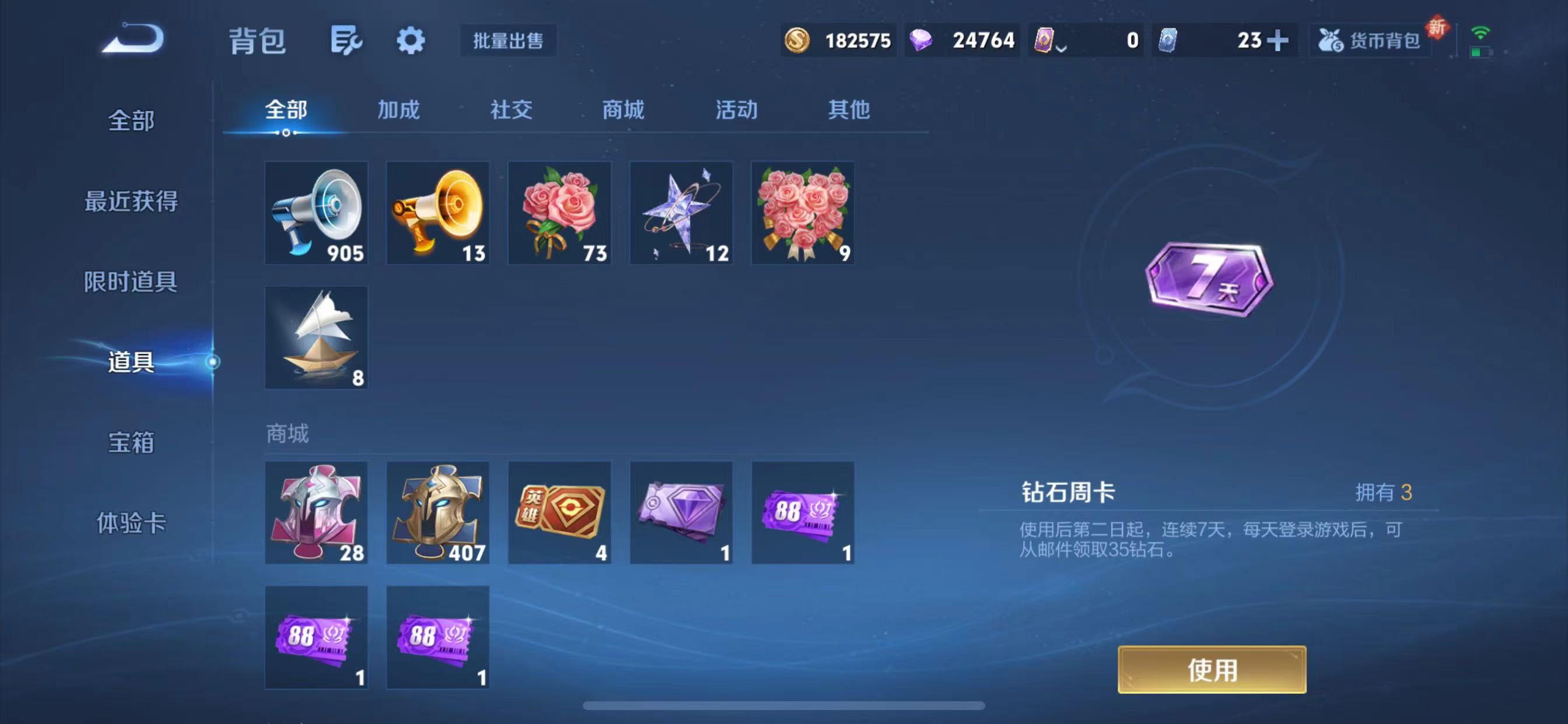Image resolution: width=1568 pixels, height=724 pixels.
Task: Select the white megaphone item thumbnail
Action: (316, 213)
